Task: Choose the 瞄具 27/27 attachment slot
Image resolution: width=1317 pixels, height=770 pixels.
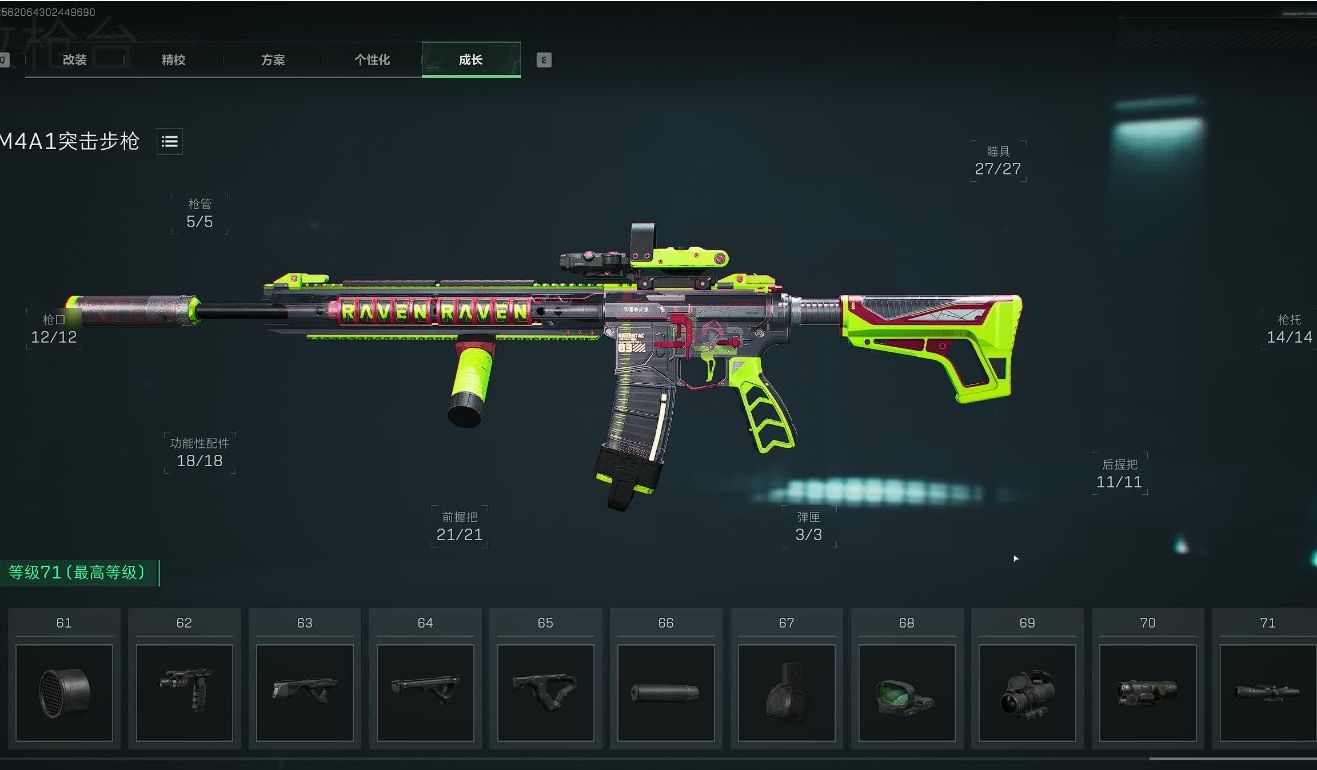Action: coord(998,161)
